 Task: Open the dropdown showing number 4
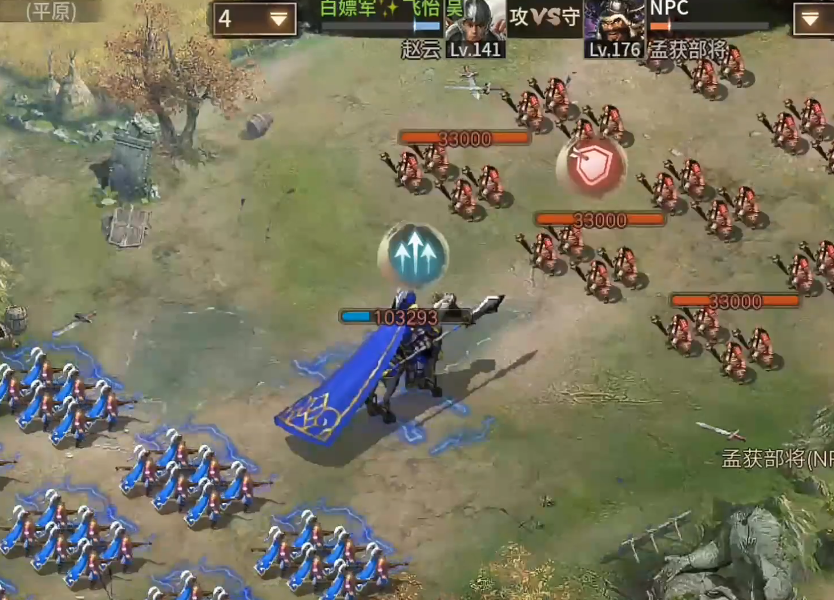point(254,18)
